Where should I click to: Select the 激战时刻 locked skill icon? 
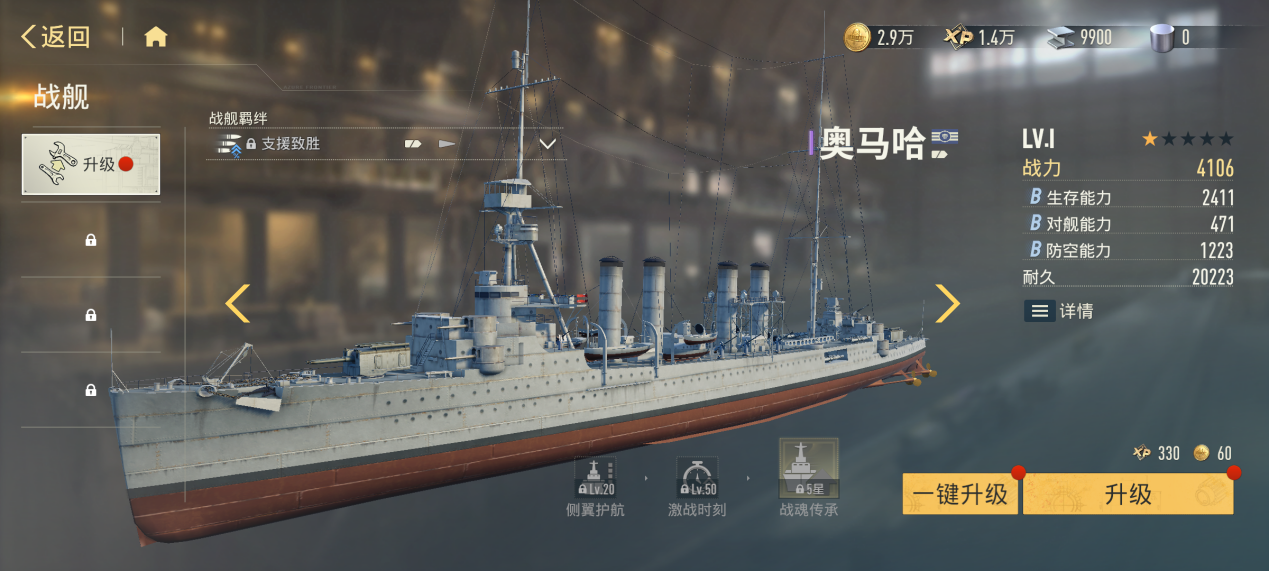pyautogui.click(x=696, y=477)
